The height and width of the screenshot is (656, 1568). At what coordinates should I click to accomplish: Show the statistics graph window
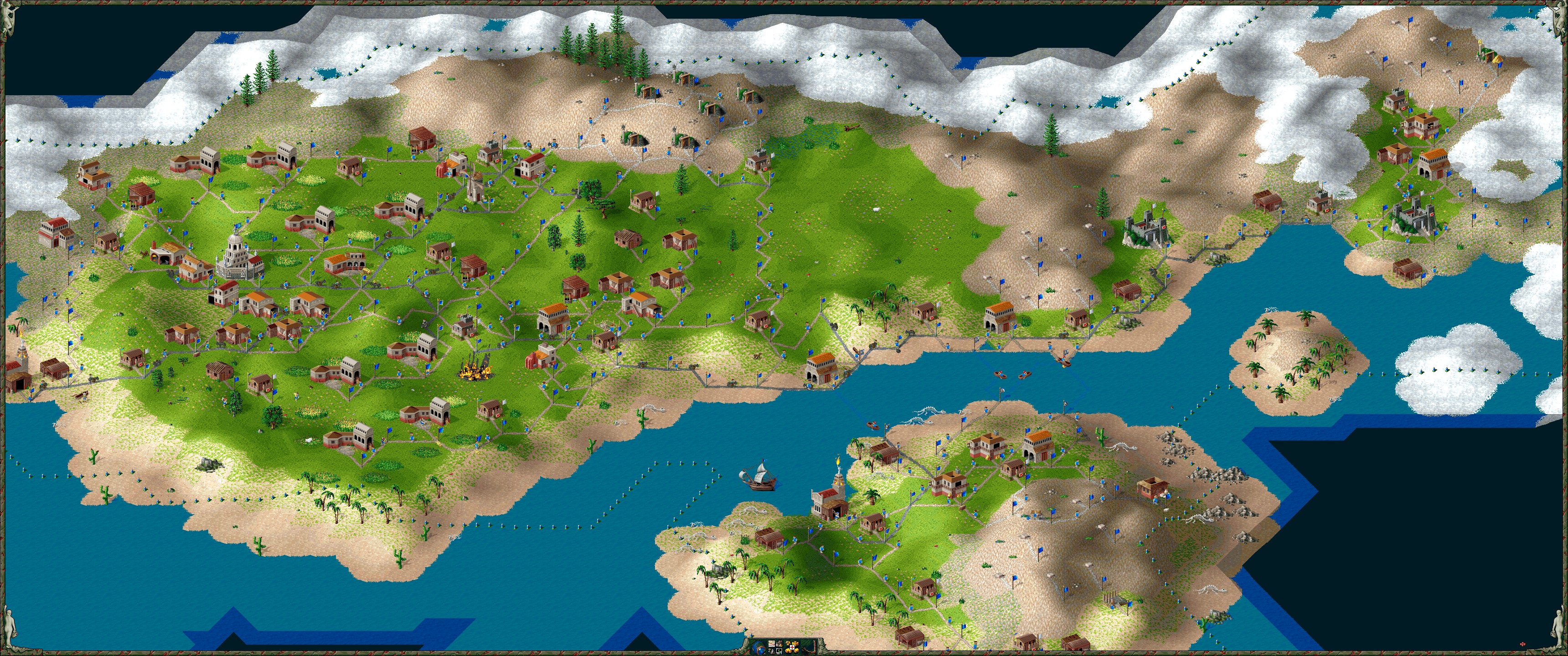point(772,644)
